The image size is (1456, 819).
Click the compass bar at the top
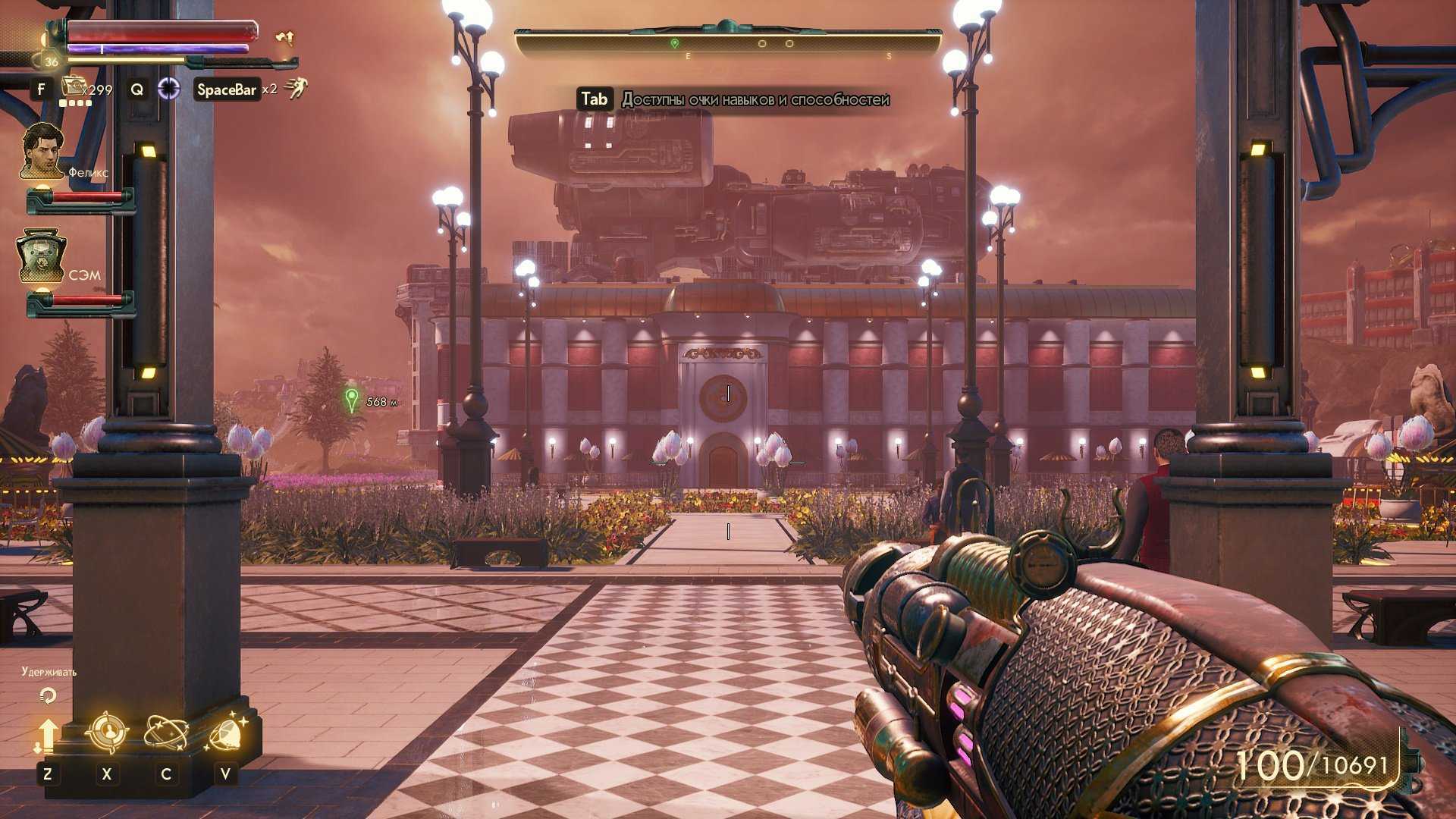pyautogui.click(x=728, y=43)
